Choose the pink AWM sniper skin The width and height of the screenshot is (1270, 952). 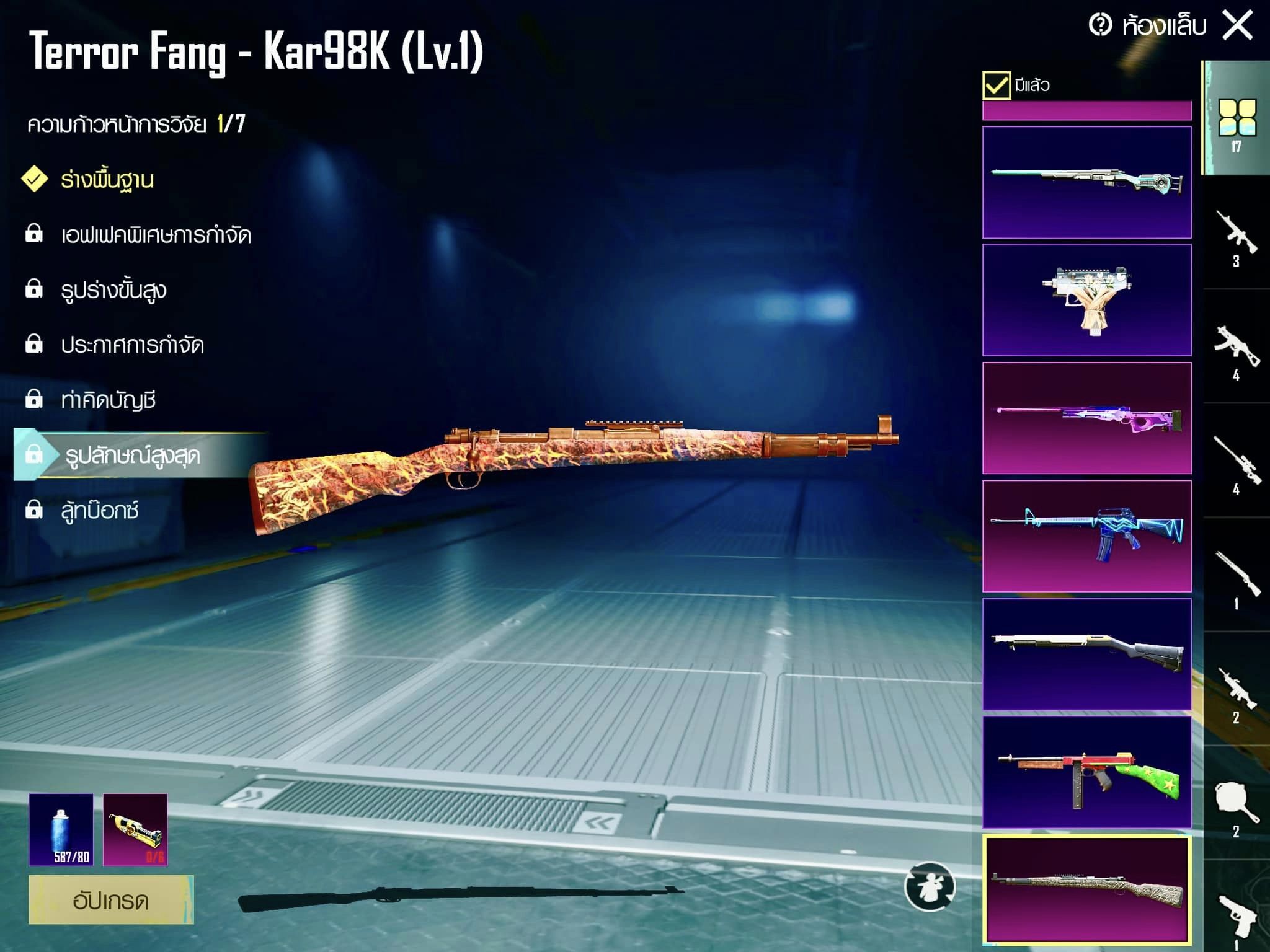tap(1086, 418)
